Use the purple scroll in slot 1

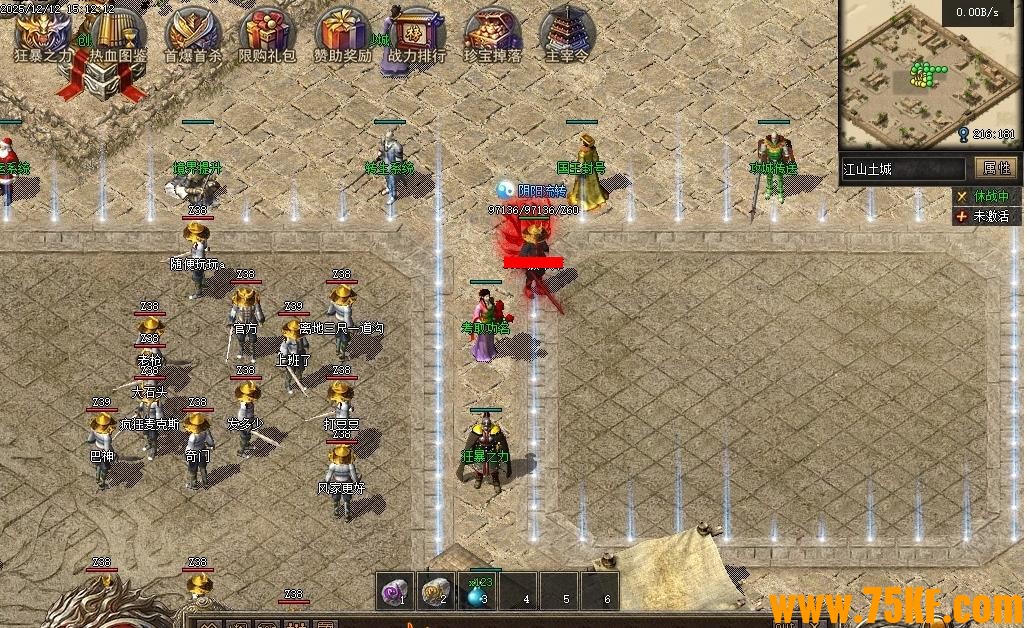(x=395, y=593)
